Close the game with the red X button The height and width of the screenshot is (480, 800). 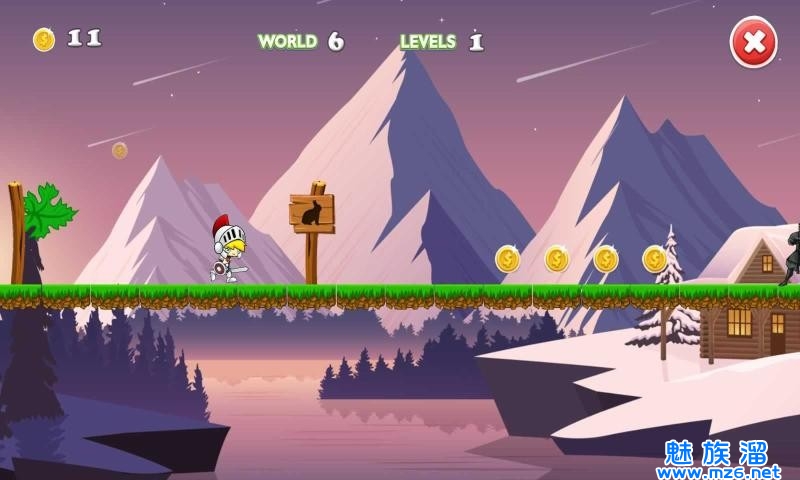tap(753, 42)
